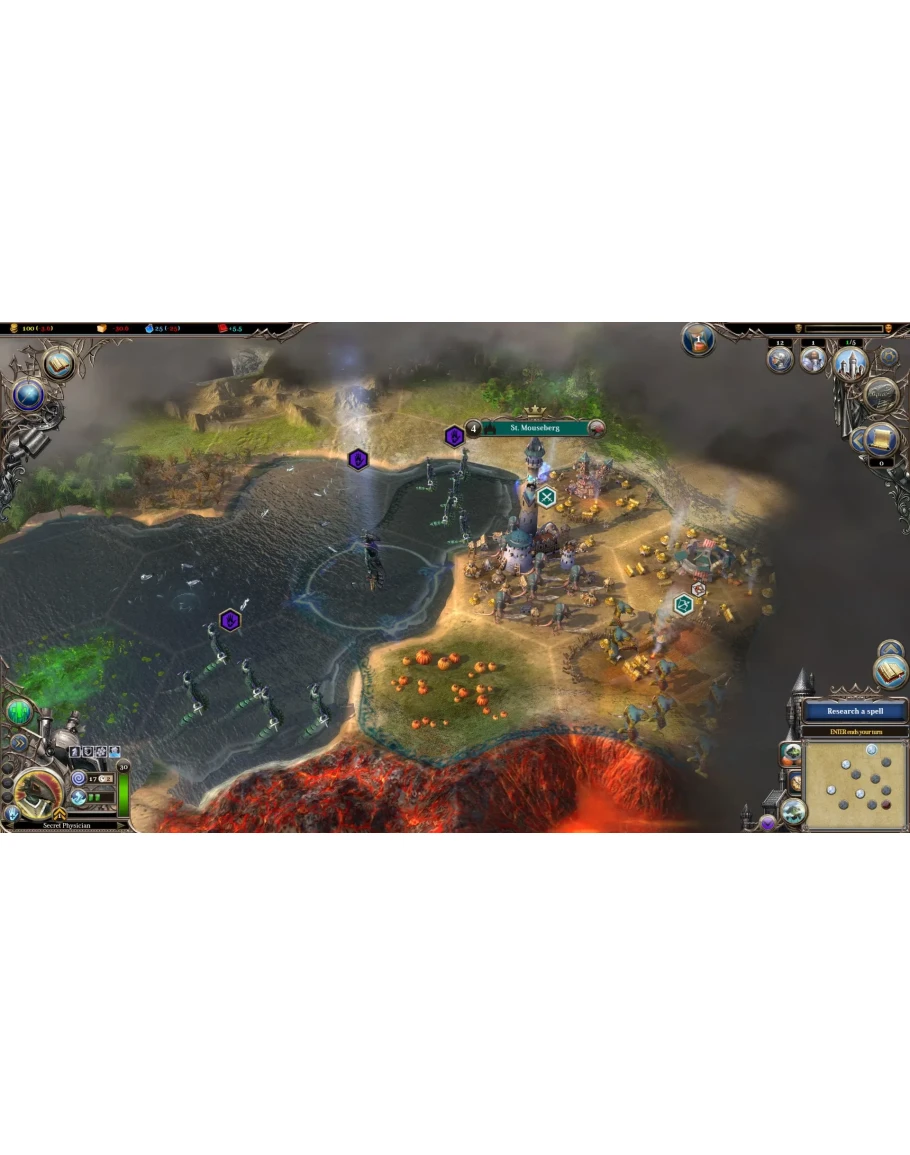The height and width of the screenshot is (1155, 910).
Task: Toggle the purple down-arrow minimap collapse button
Action: click(x=768, y=822)
